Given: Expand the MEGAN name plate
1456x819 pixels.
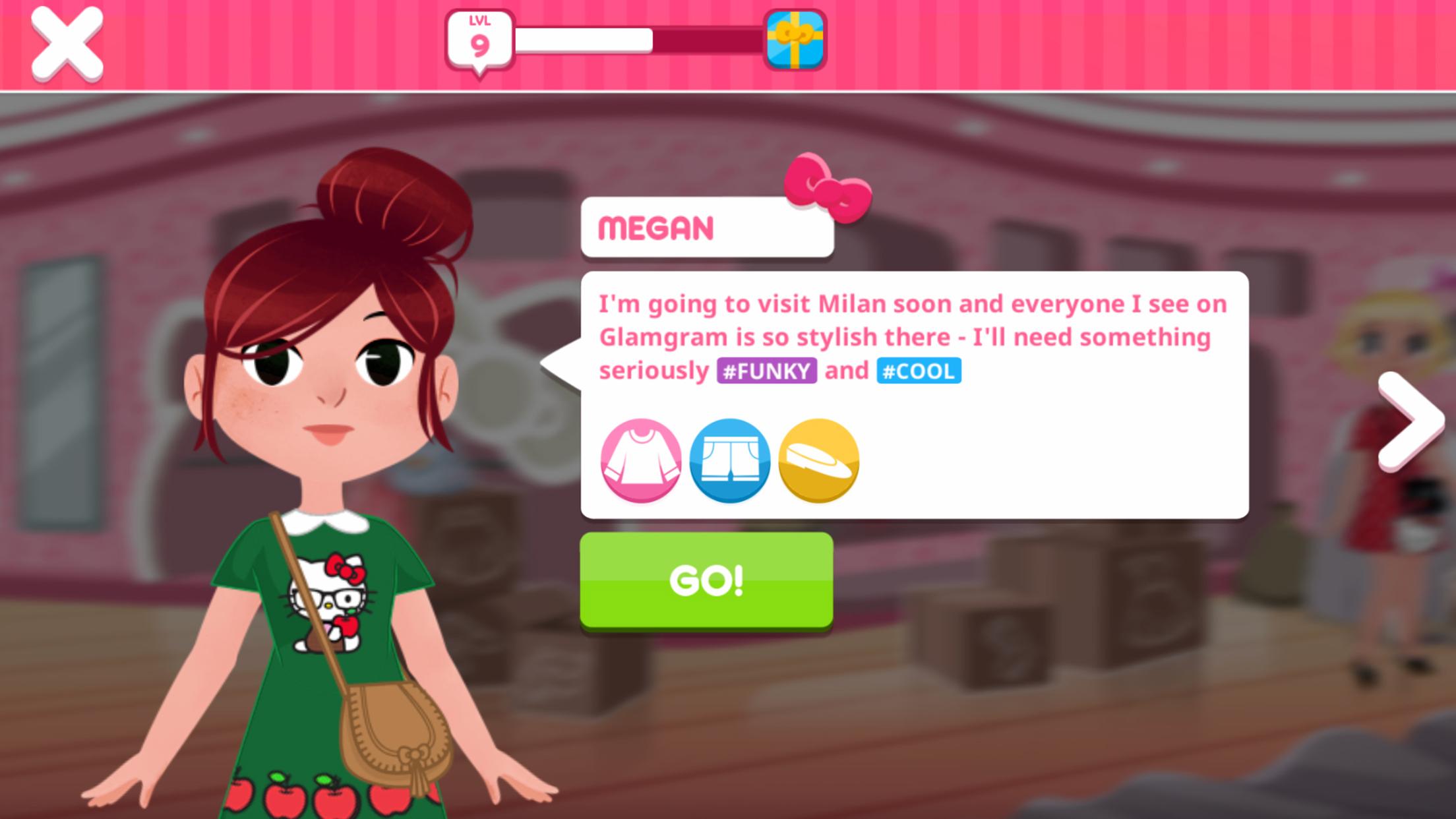Looking at the screenshot, I should pyautogui.click(x=707, y=226).
